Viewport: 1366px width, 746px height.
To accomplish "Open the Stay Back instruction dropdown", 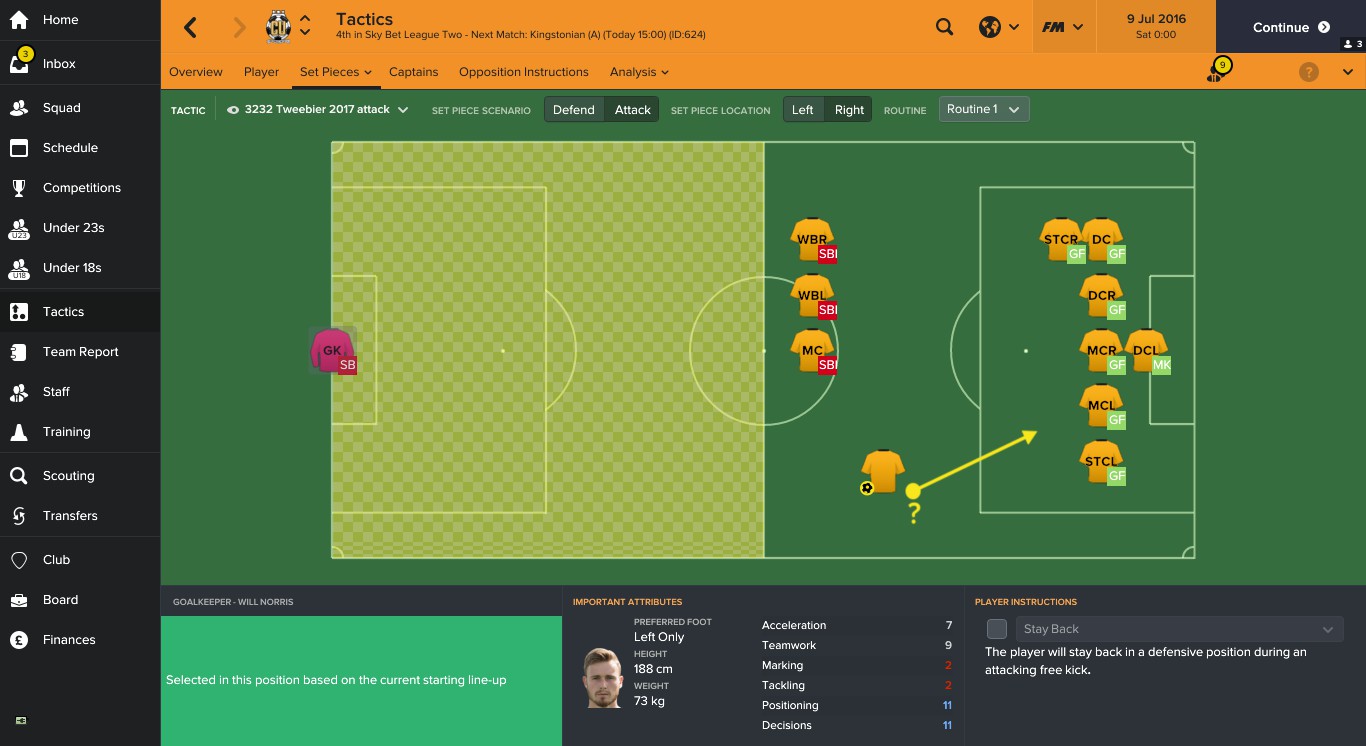I will [x=1178, y=629].
